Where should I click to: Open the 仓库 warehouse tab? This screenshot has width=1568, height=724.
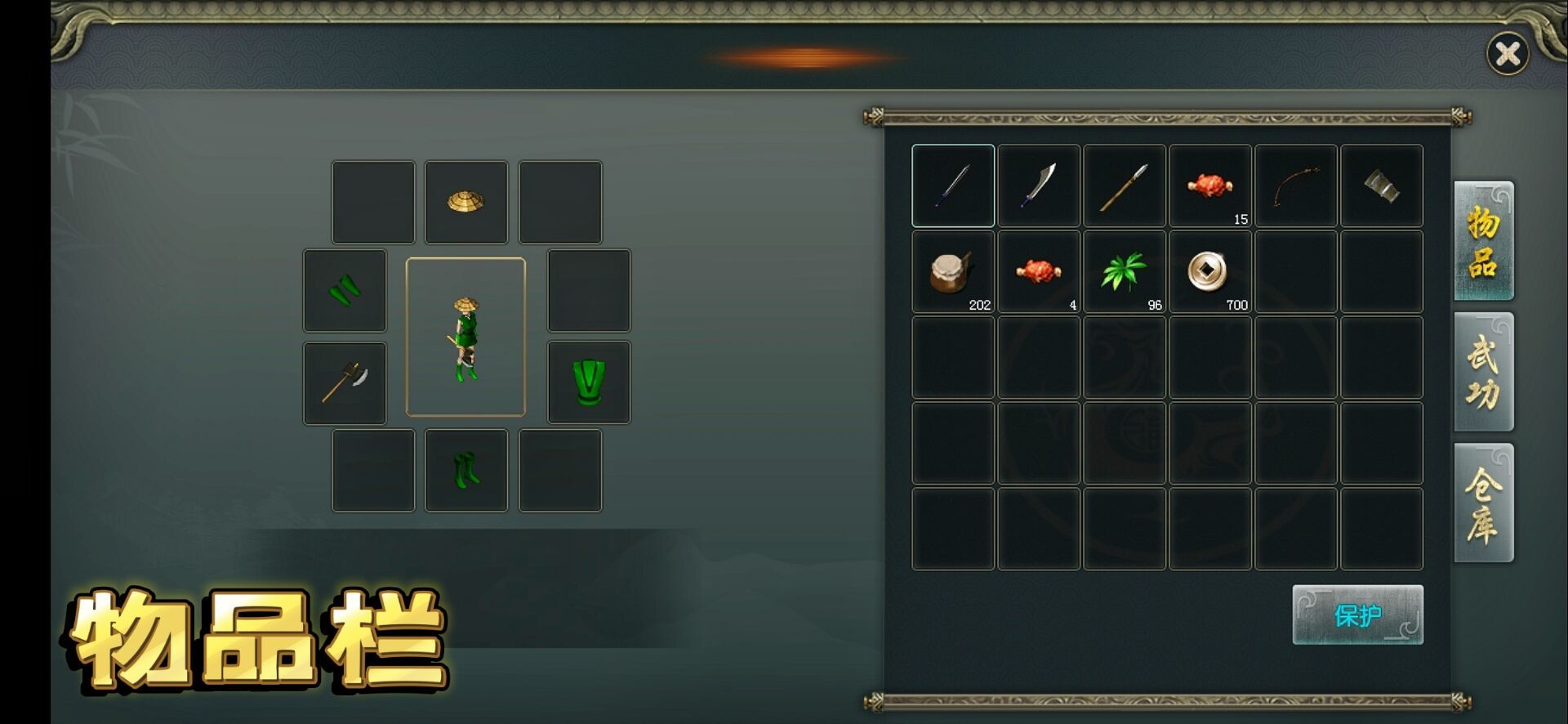click(1483, 503)
